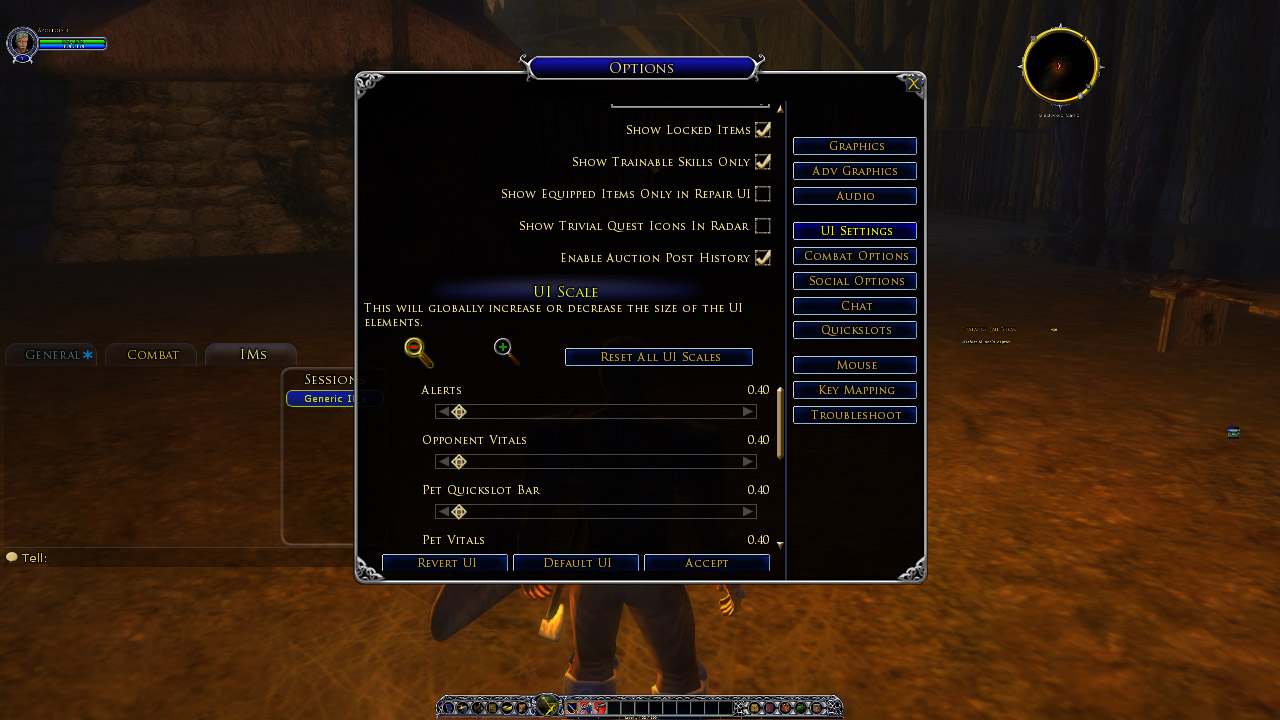
Task: Open Combat Options section
Action: click(x=855, y=256)
